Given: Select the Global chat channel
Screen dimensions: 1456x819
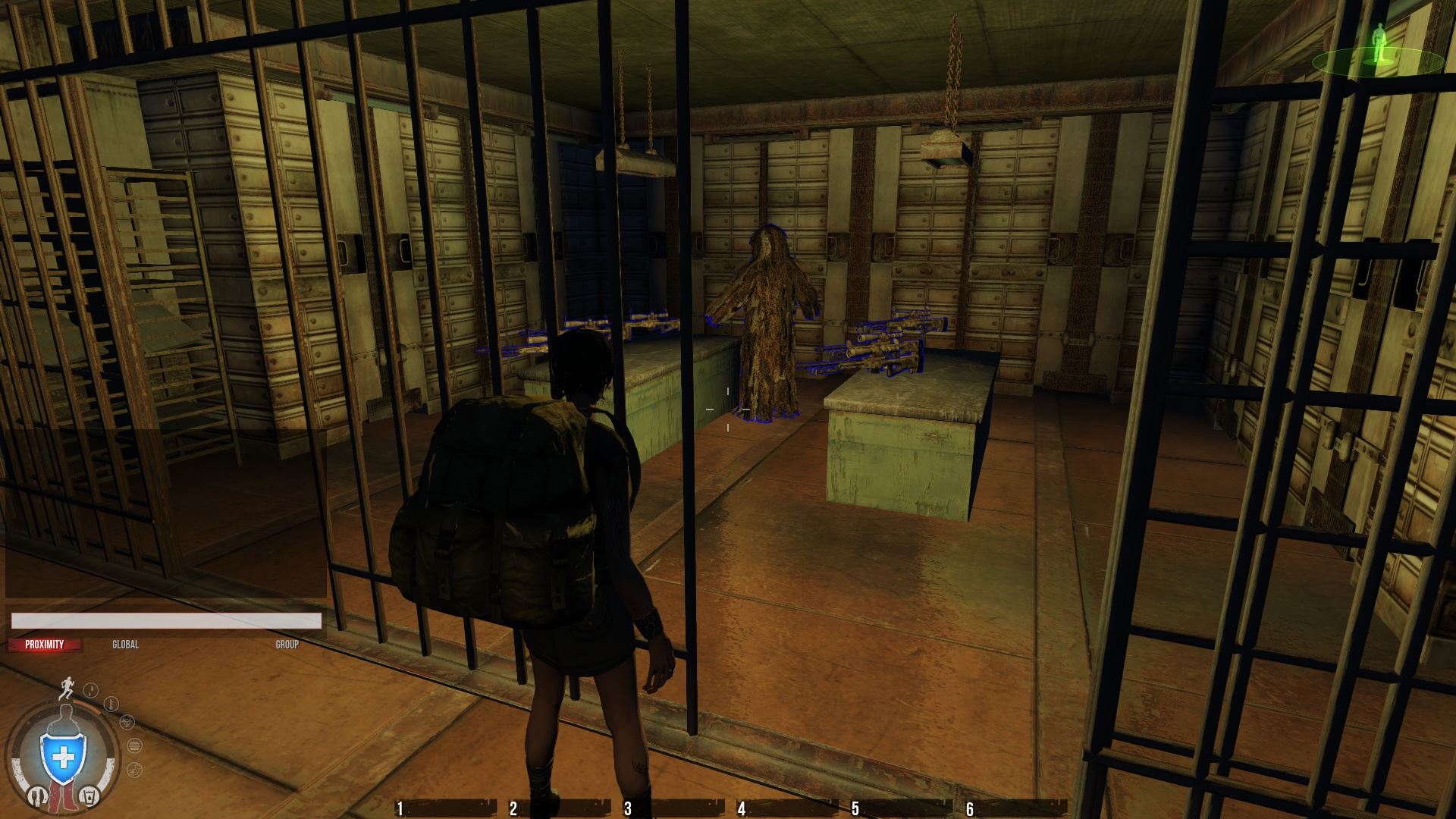Looking at the screenshot, I should click(125, 645).
